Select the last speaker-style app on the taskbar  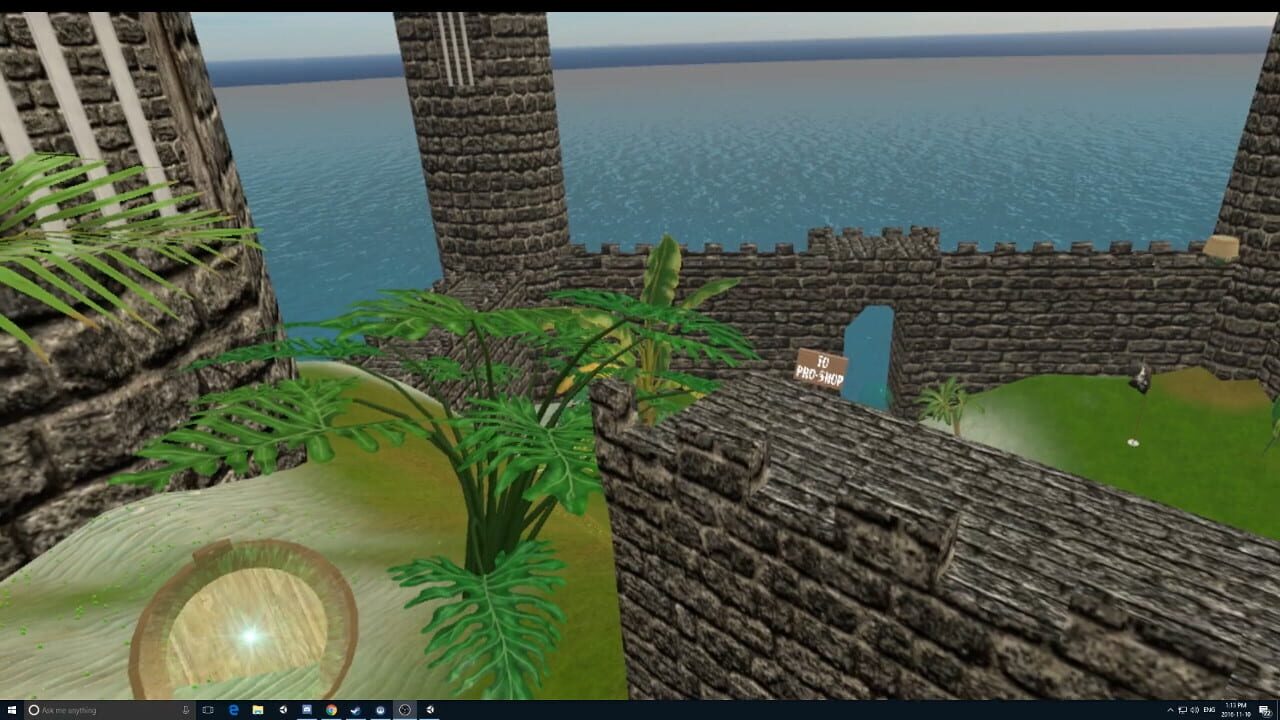[430, 710]
